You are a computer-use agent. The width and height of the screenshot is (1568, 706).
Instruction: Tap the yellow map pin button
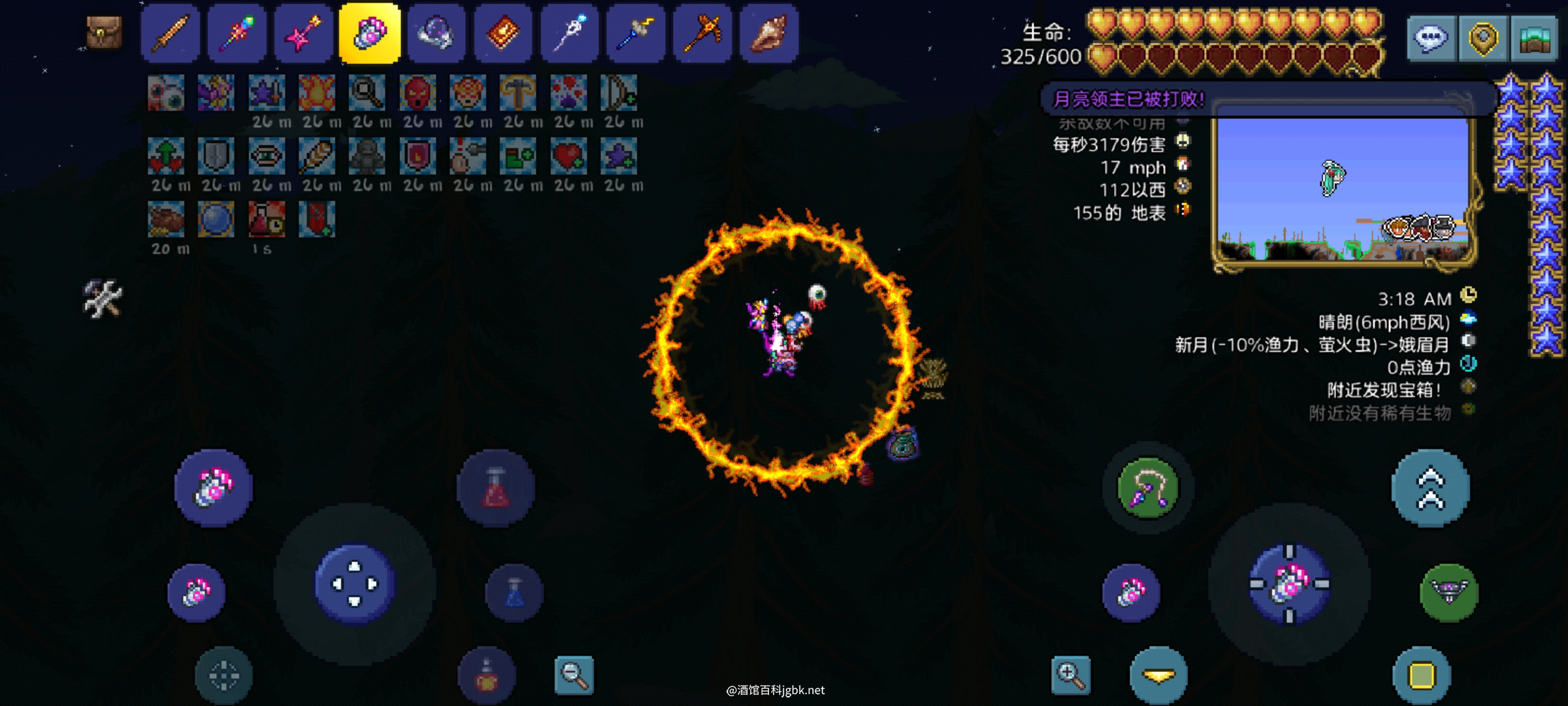[x=1482, y=38]
